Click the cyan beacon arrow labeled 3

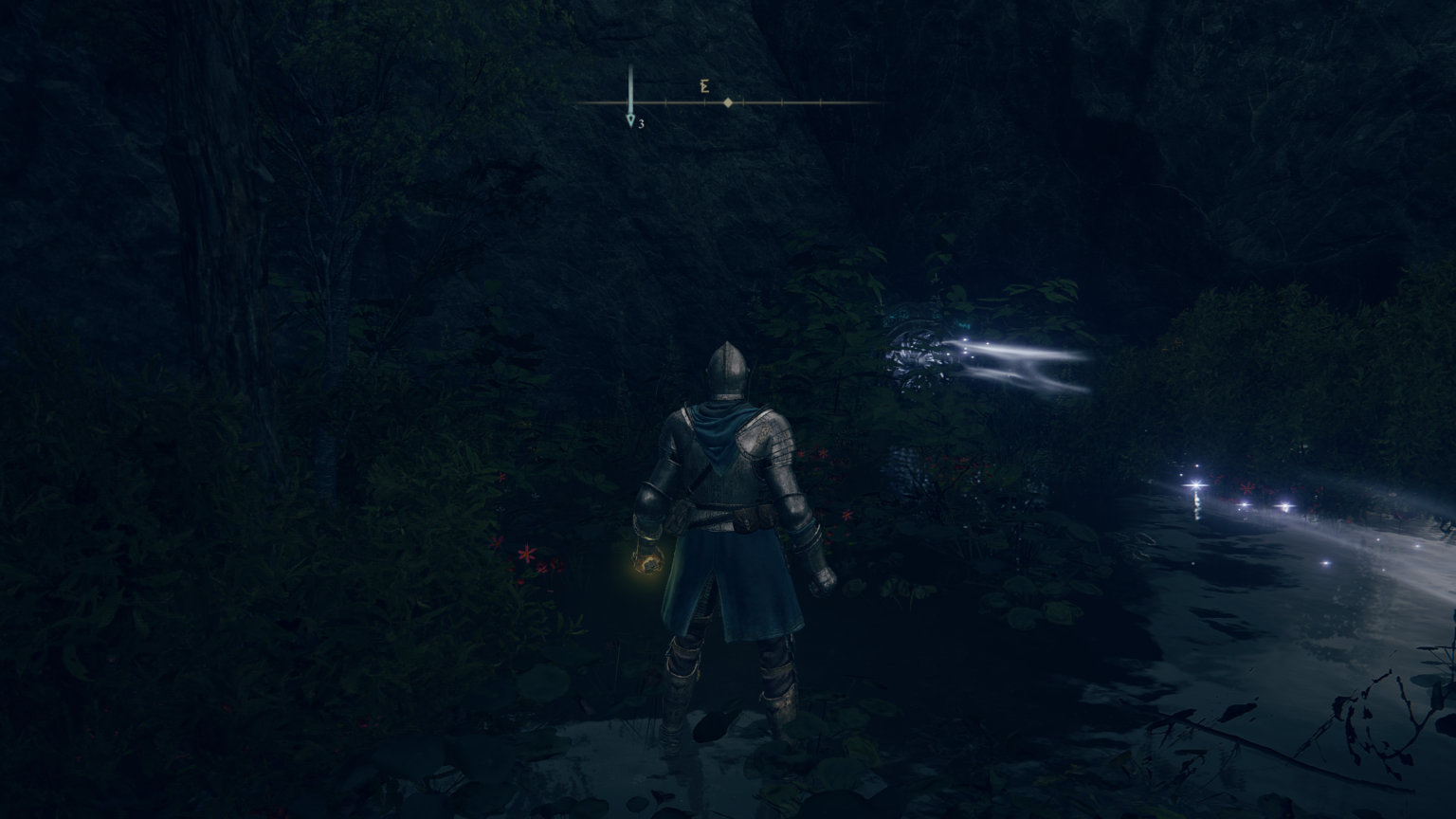click(630, 116)
